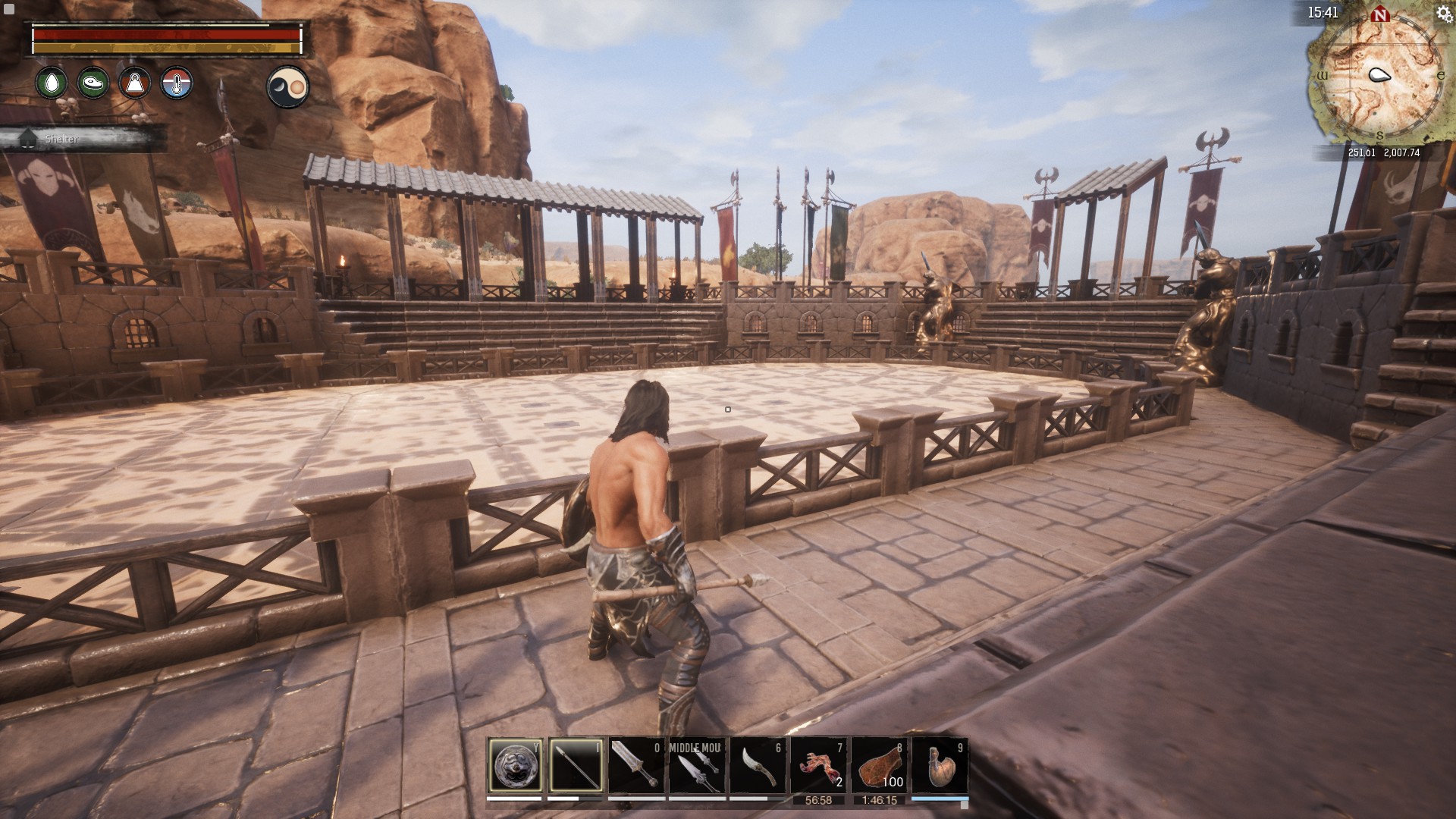Drink from the waterskin slot
The height and width of the screenshot is (819, 1456).
point(940,766)
